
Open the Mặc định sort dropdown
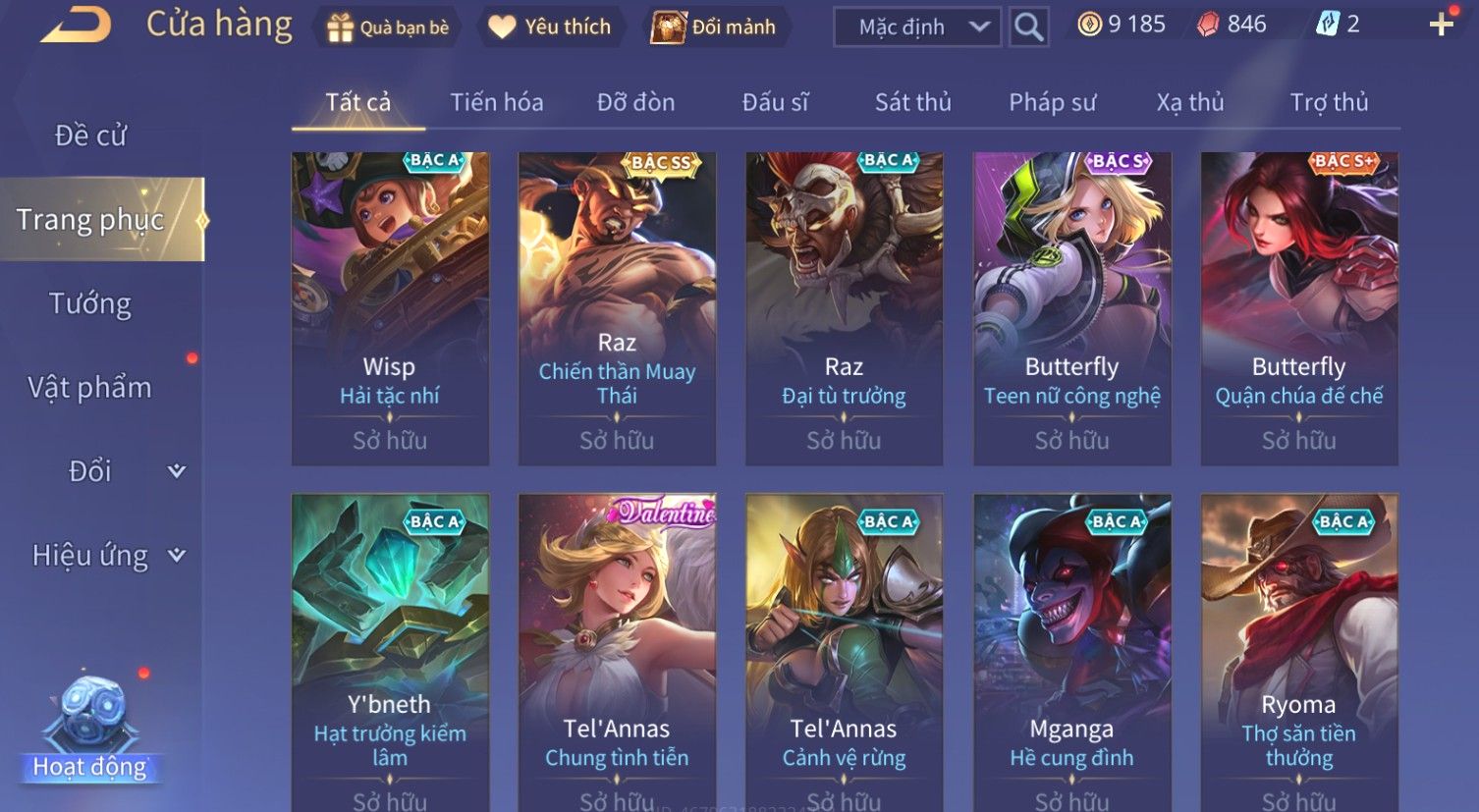[x=917, y=27]
